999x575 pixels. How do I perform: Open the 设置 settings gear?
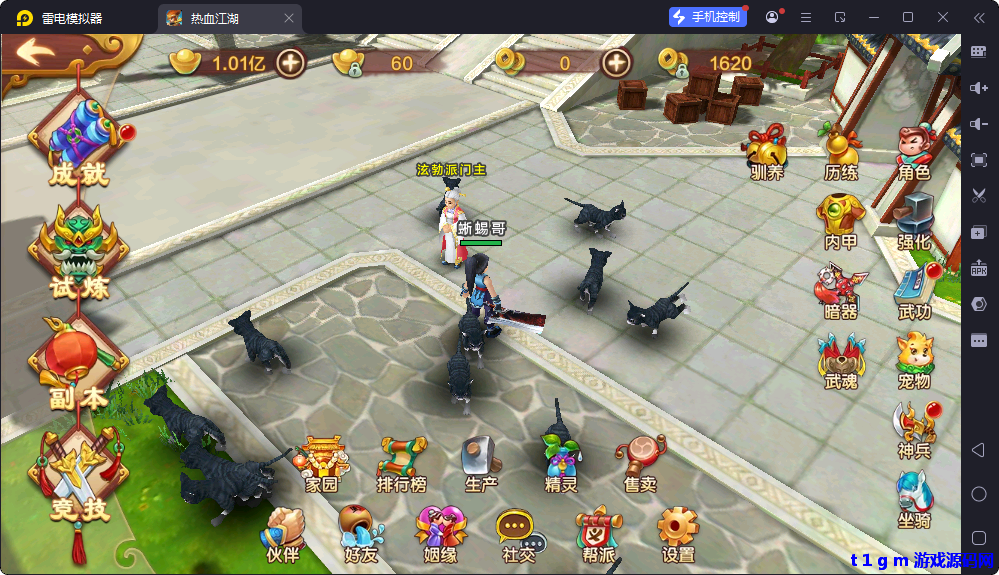678,534
